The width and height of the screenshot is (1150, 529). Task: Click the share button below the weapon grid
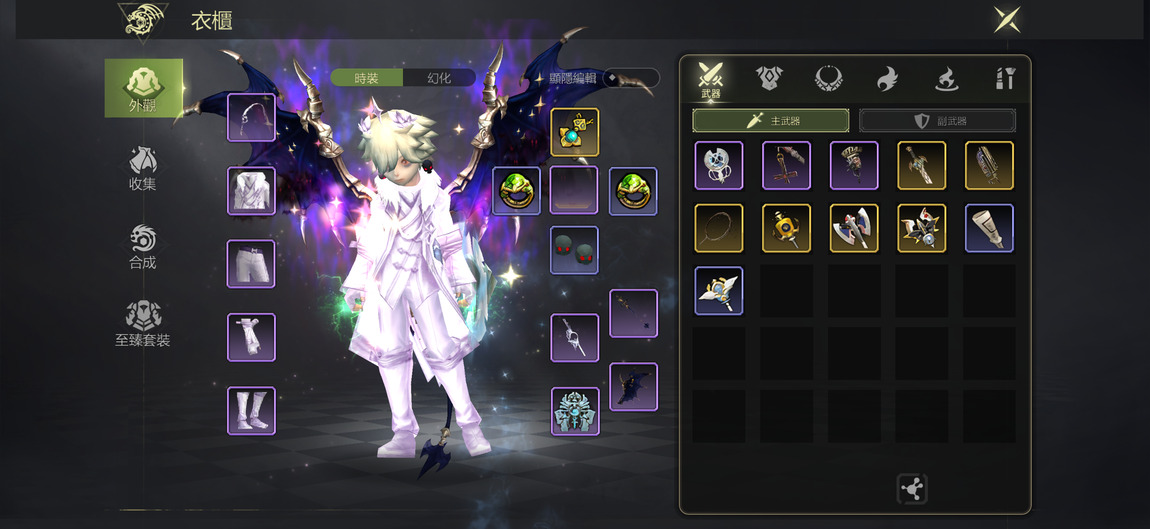coord(912,489)
